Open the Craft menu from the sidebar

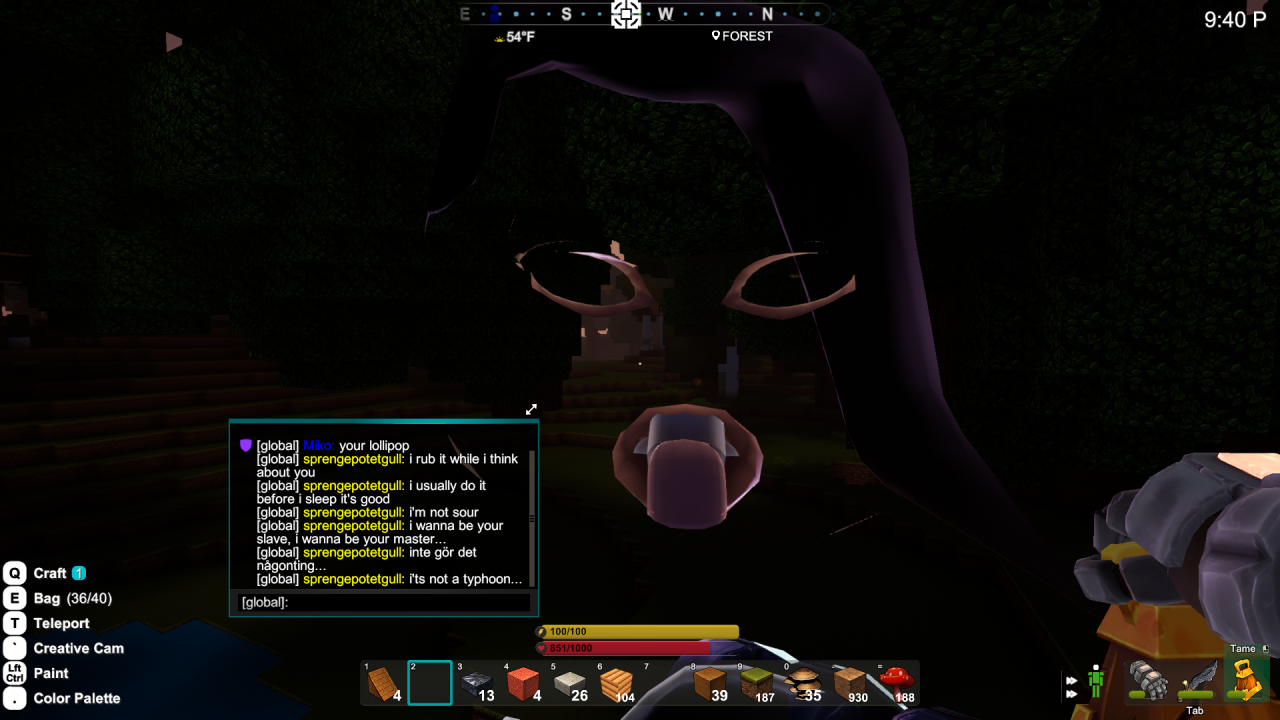tap(50, 573)
